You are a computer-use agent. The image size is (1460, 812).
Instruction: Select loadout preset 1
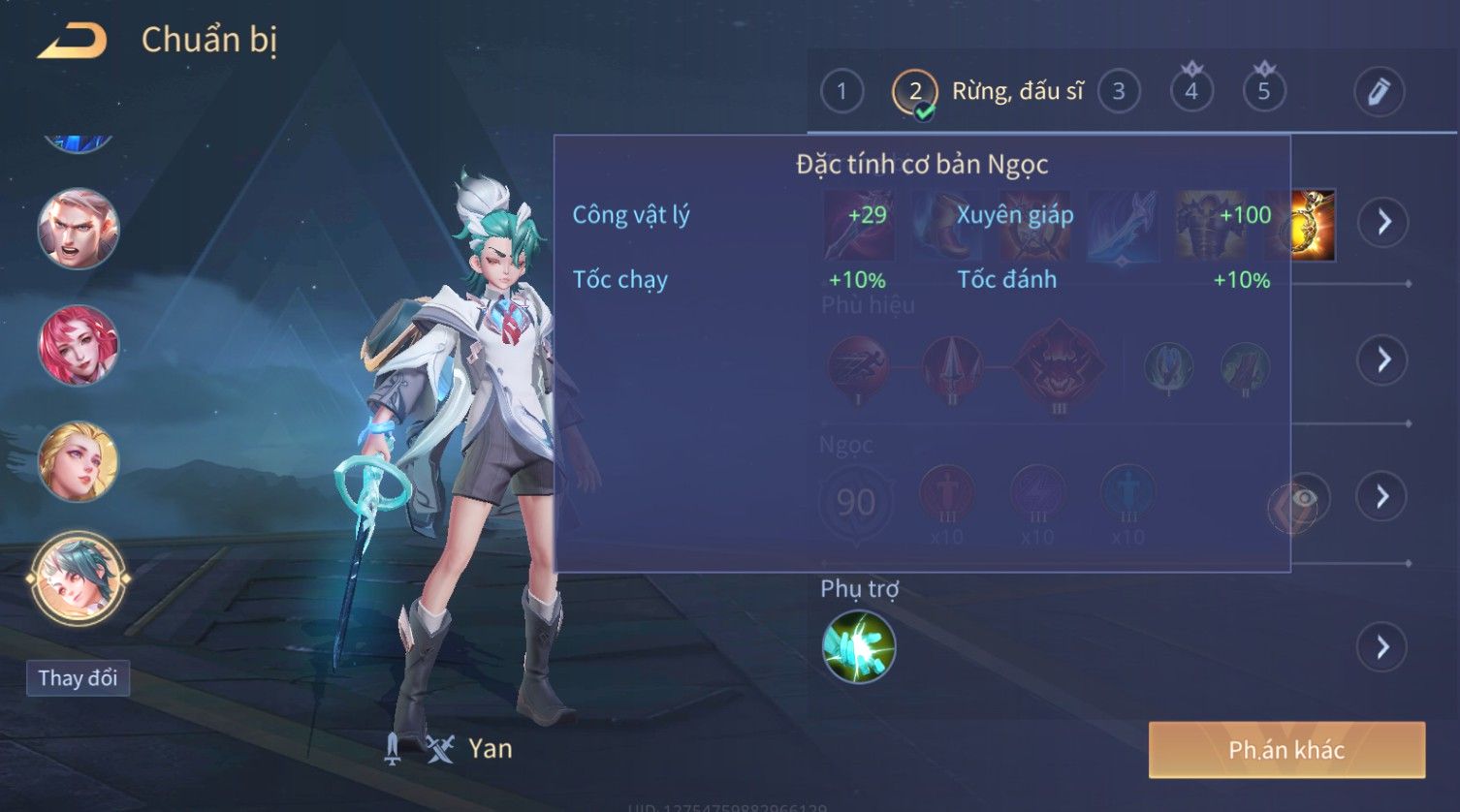841,92
